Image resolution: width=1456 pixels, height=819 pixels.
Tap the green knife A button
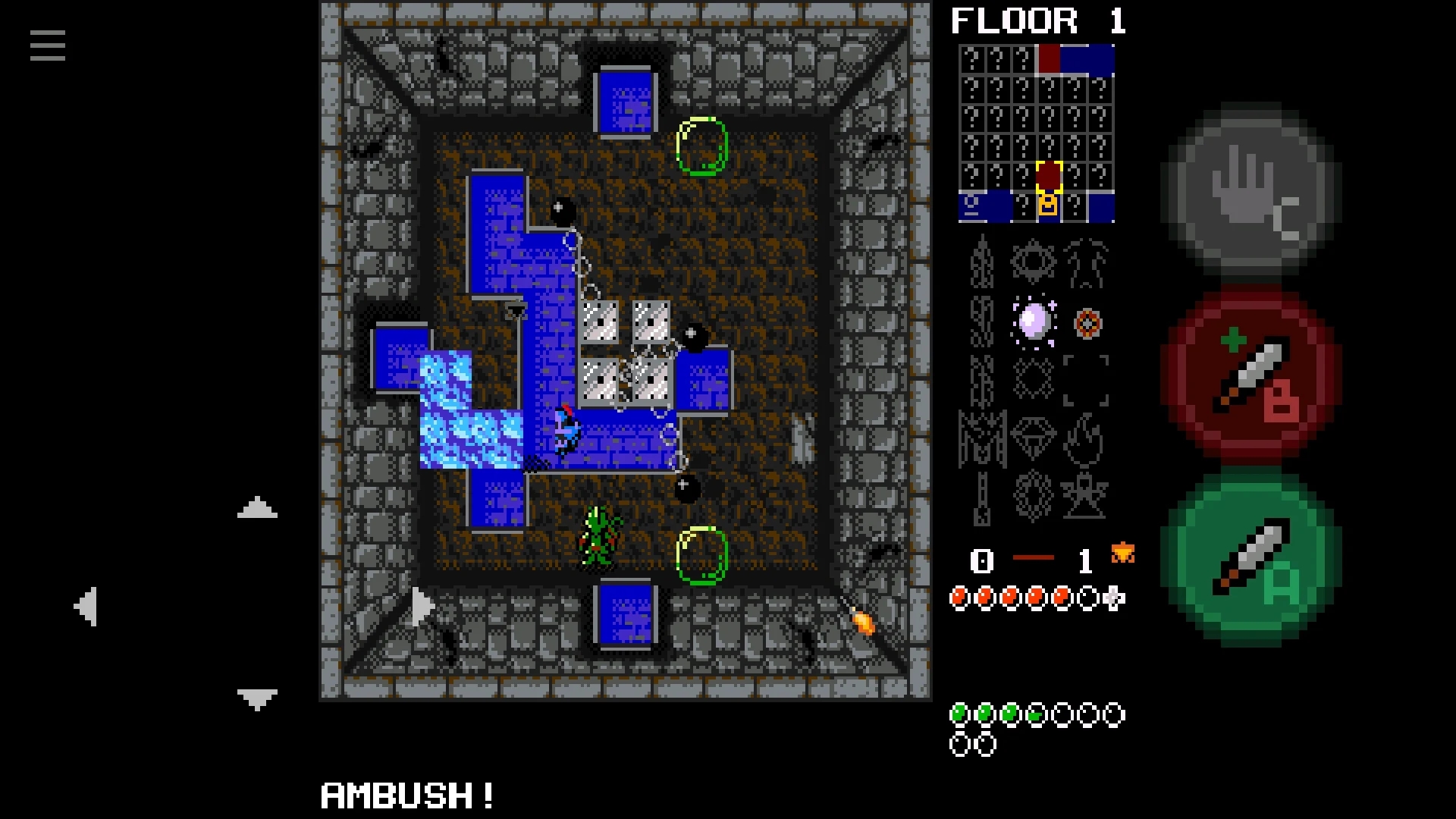tap(1251, 559)
